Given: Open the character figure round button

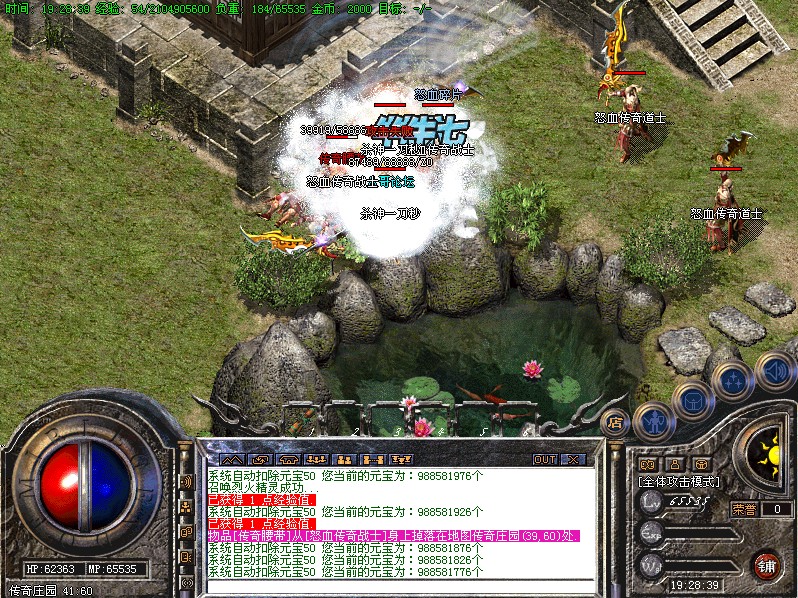Looking at the screenshot, I should (x=652, y=420).
